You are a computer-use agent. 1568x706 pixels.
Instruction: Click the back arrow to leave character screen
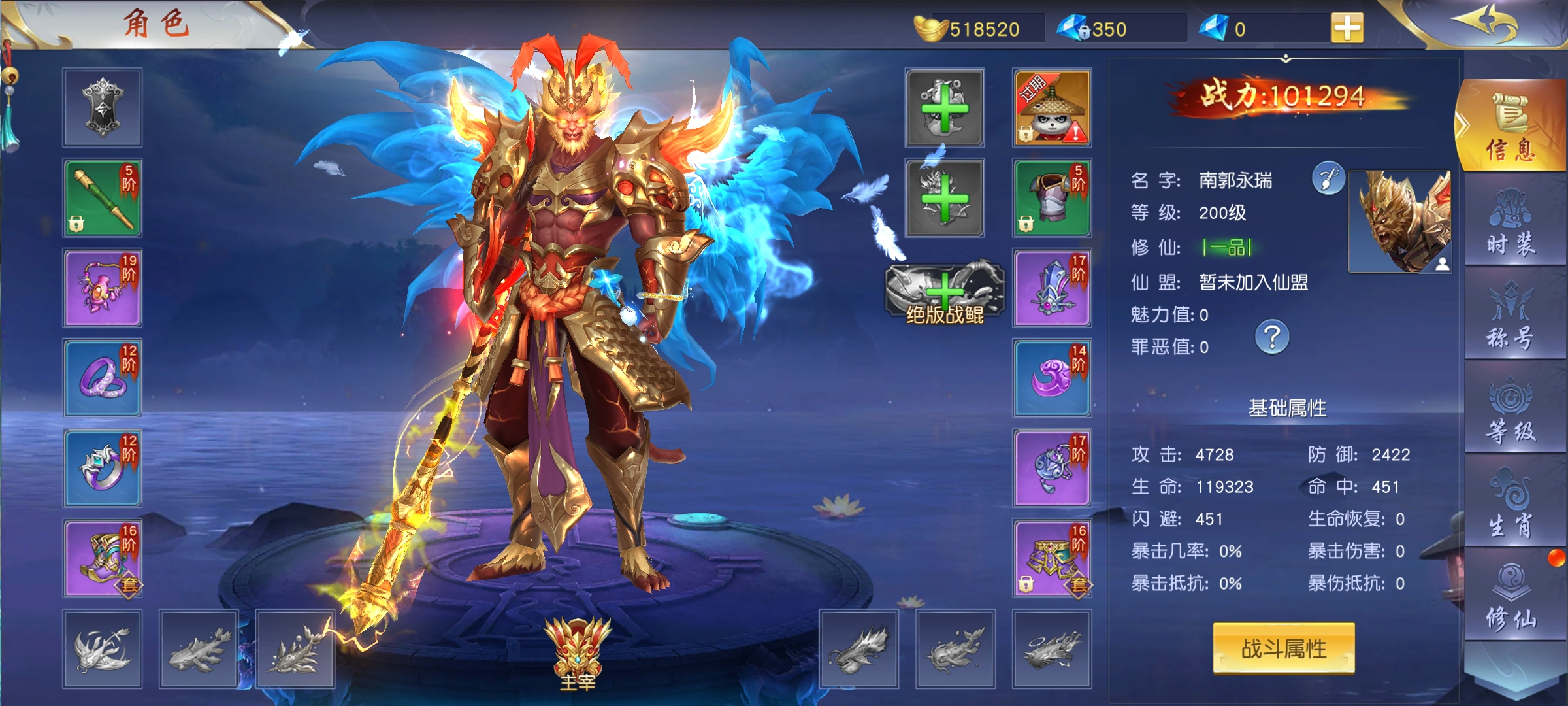tap(1484, 24)
